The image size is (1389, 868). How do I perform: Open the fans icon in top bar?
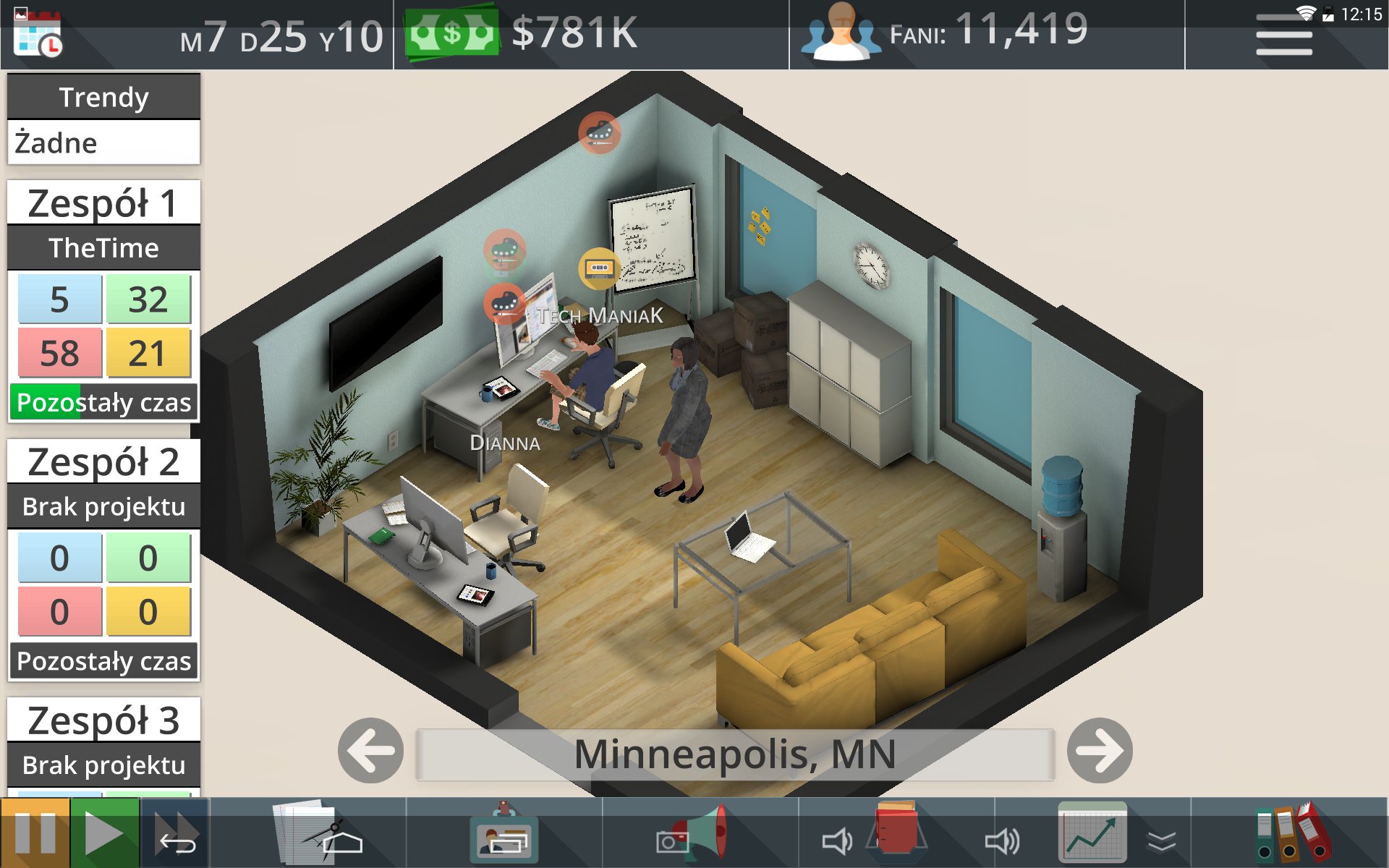click(x=841, y=33)
